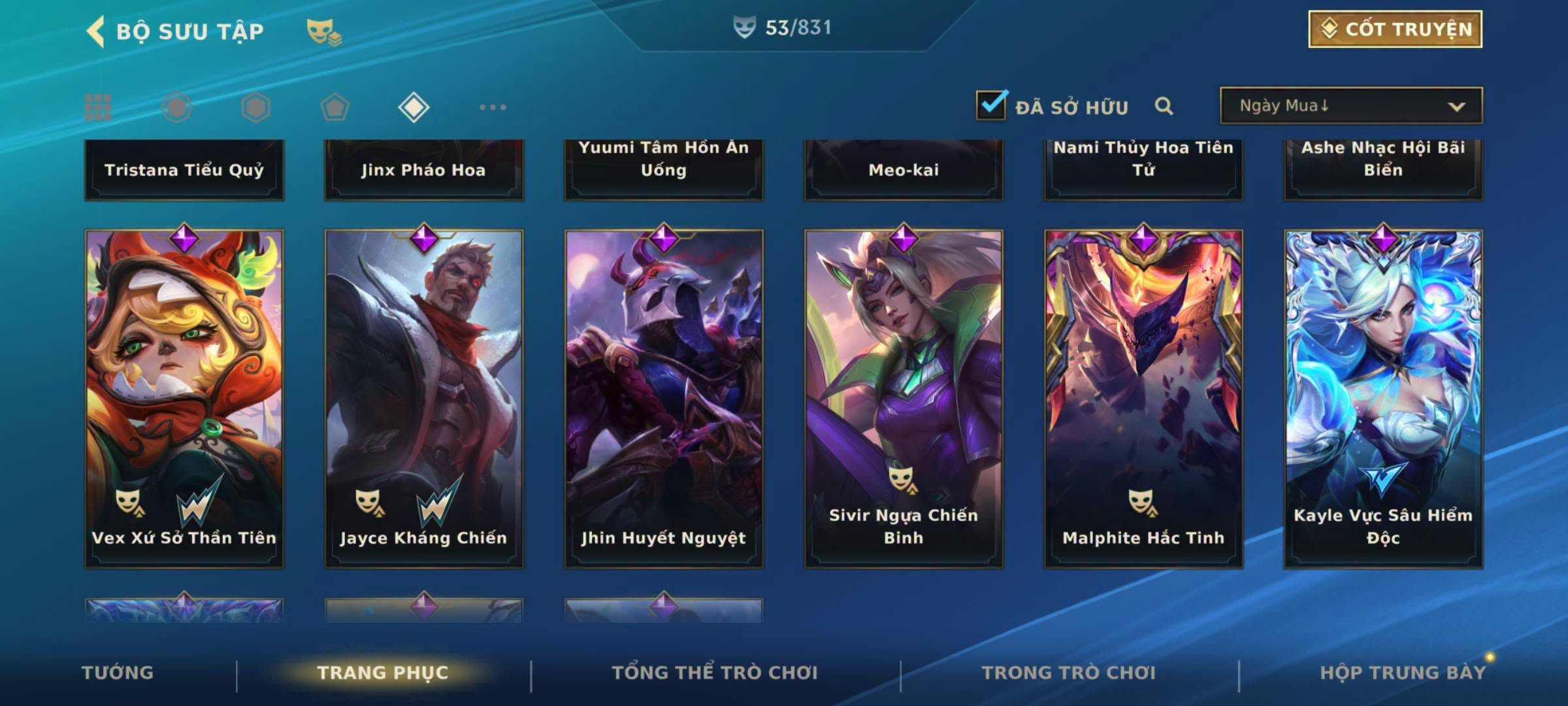Select the Jhin Huyết Nguyệt skin card
Screen dimensions: 1568x706
(664, 399)
